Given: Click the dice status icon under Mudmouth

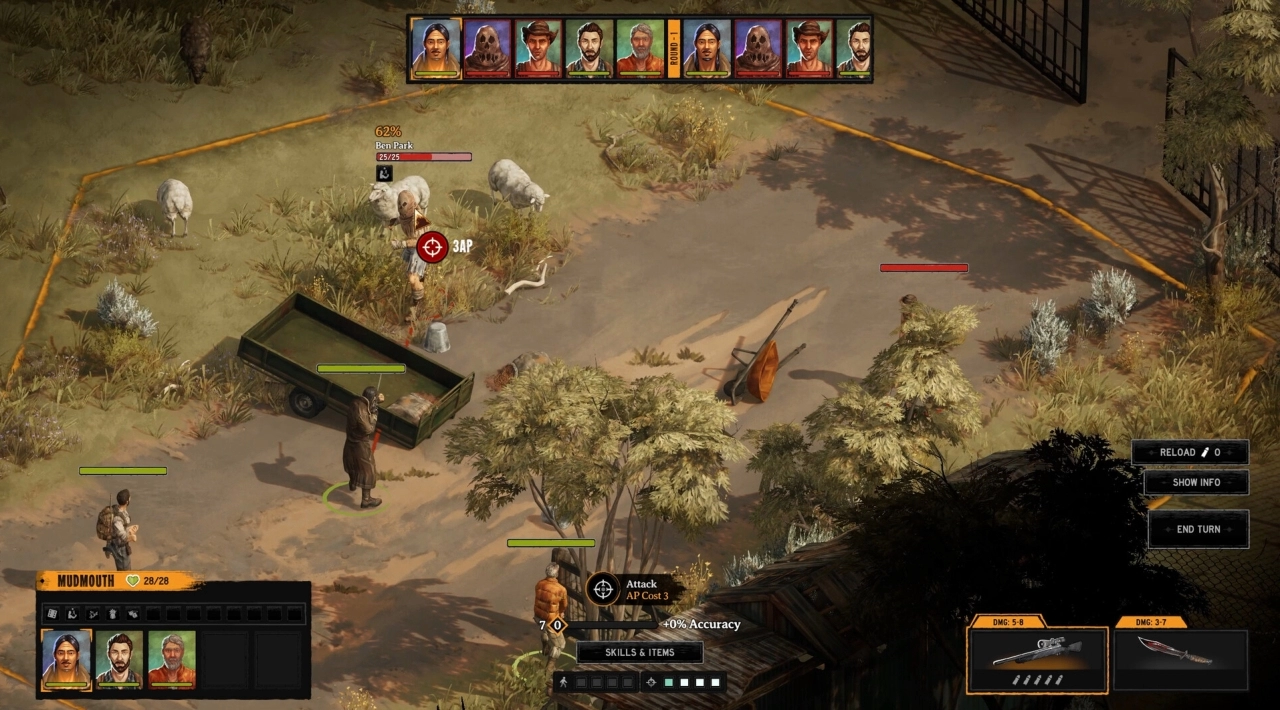Looking at the screenshot, I should pyautogui.click(x=52, y=613).
